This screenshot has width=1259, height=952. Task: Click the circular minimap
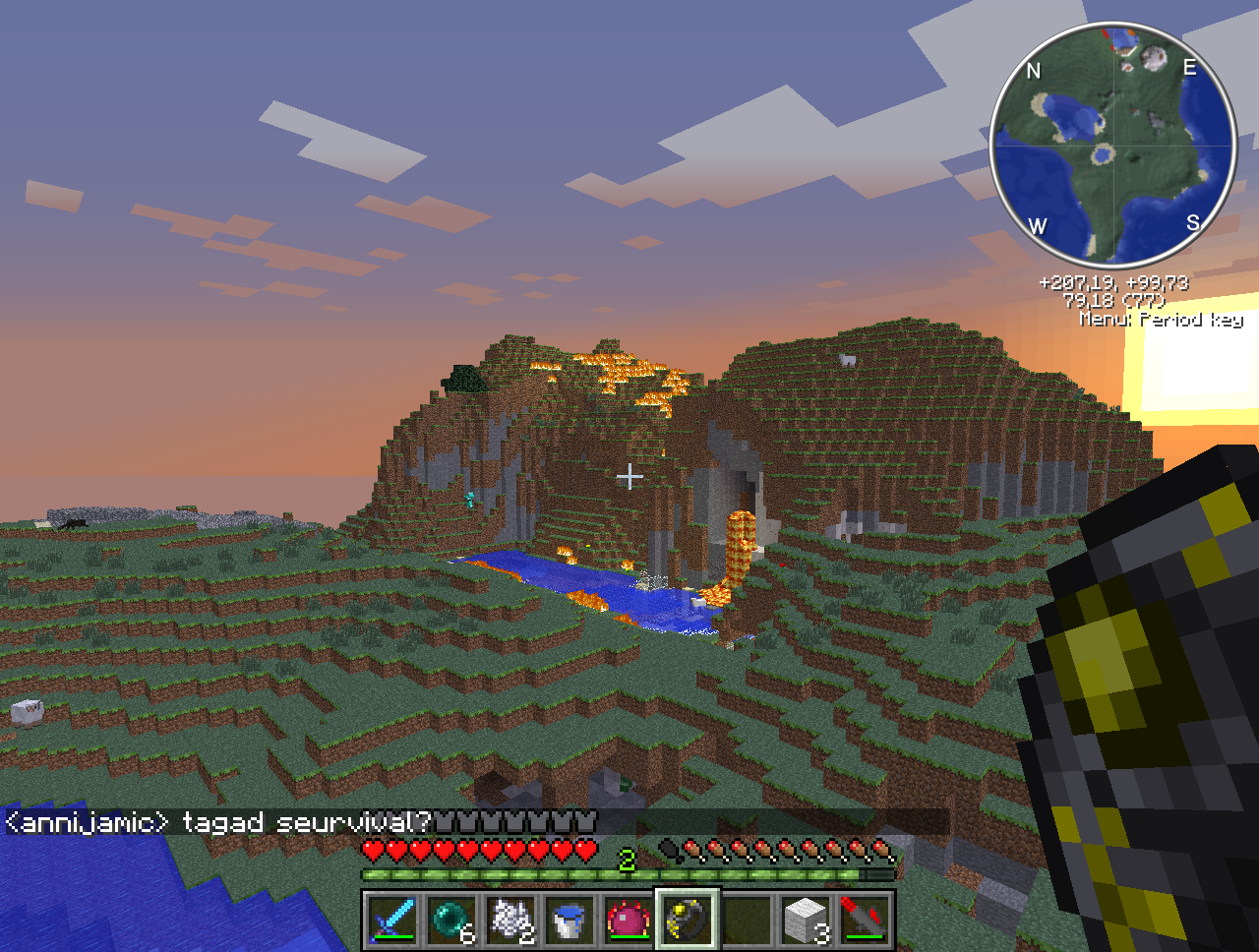[x=1112, y=145]
